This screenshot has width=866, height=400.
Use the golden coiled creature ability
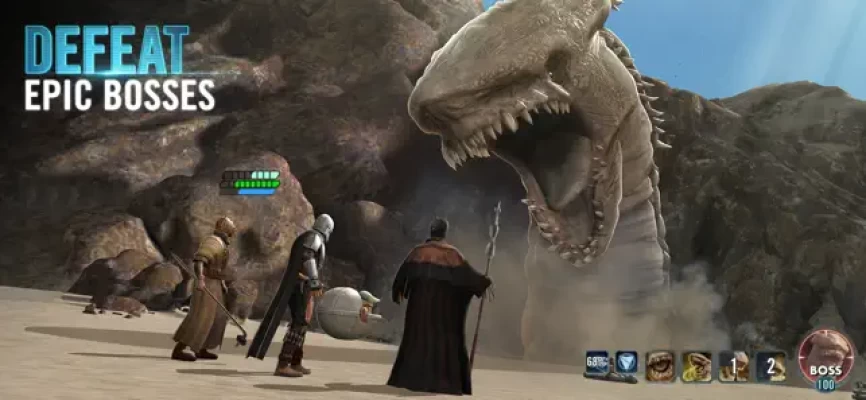(696, 367)
